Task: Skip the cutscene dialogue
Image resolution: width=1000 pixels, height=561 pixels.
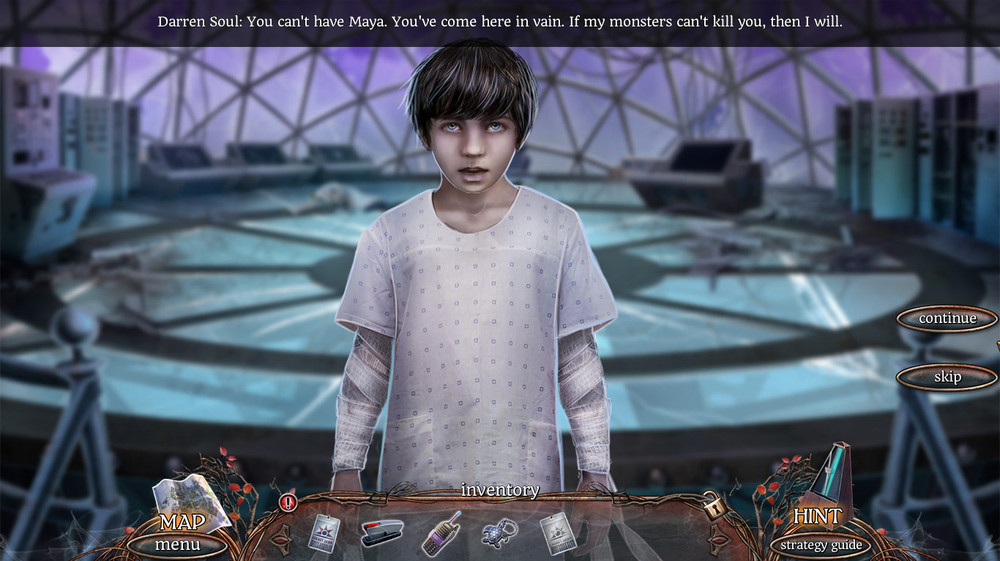Action: point(947,377)
